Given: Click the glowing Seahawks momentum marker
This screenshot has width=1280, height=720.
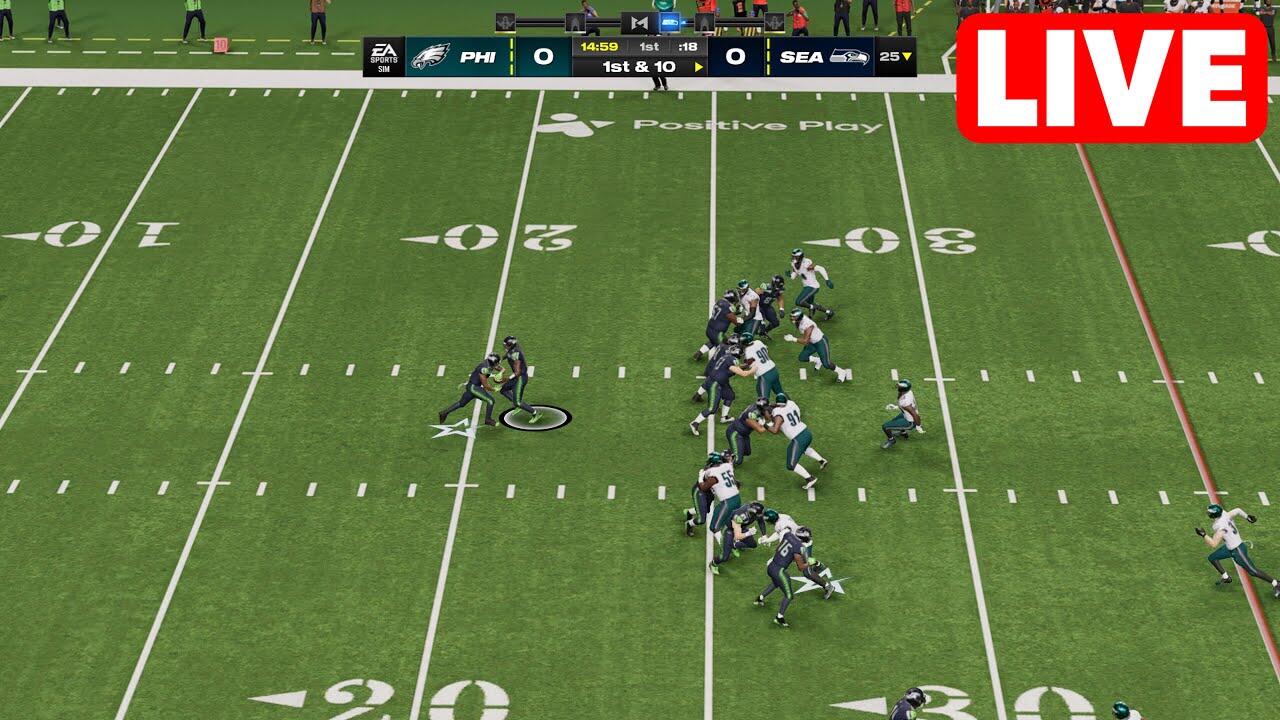Looking at the screenshot, I should point(670,22).
